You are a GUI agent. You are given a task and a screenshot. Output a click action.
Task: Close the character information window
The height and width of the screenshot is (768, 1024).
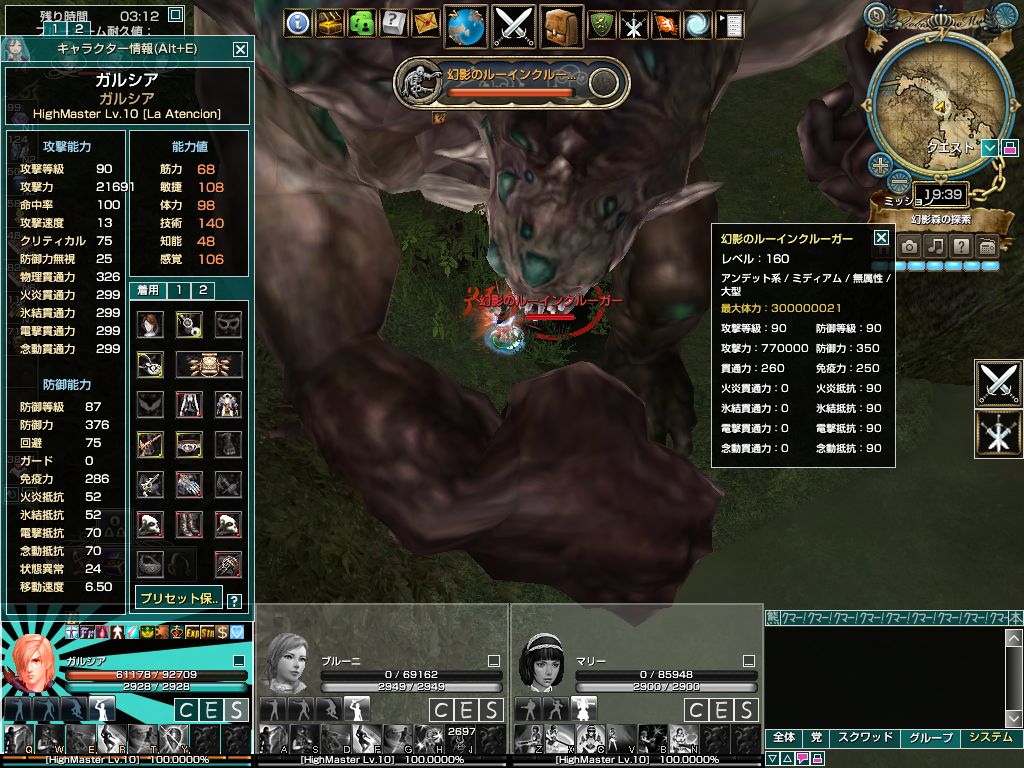pyautogui.click(x=240, y=48)
